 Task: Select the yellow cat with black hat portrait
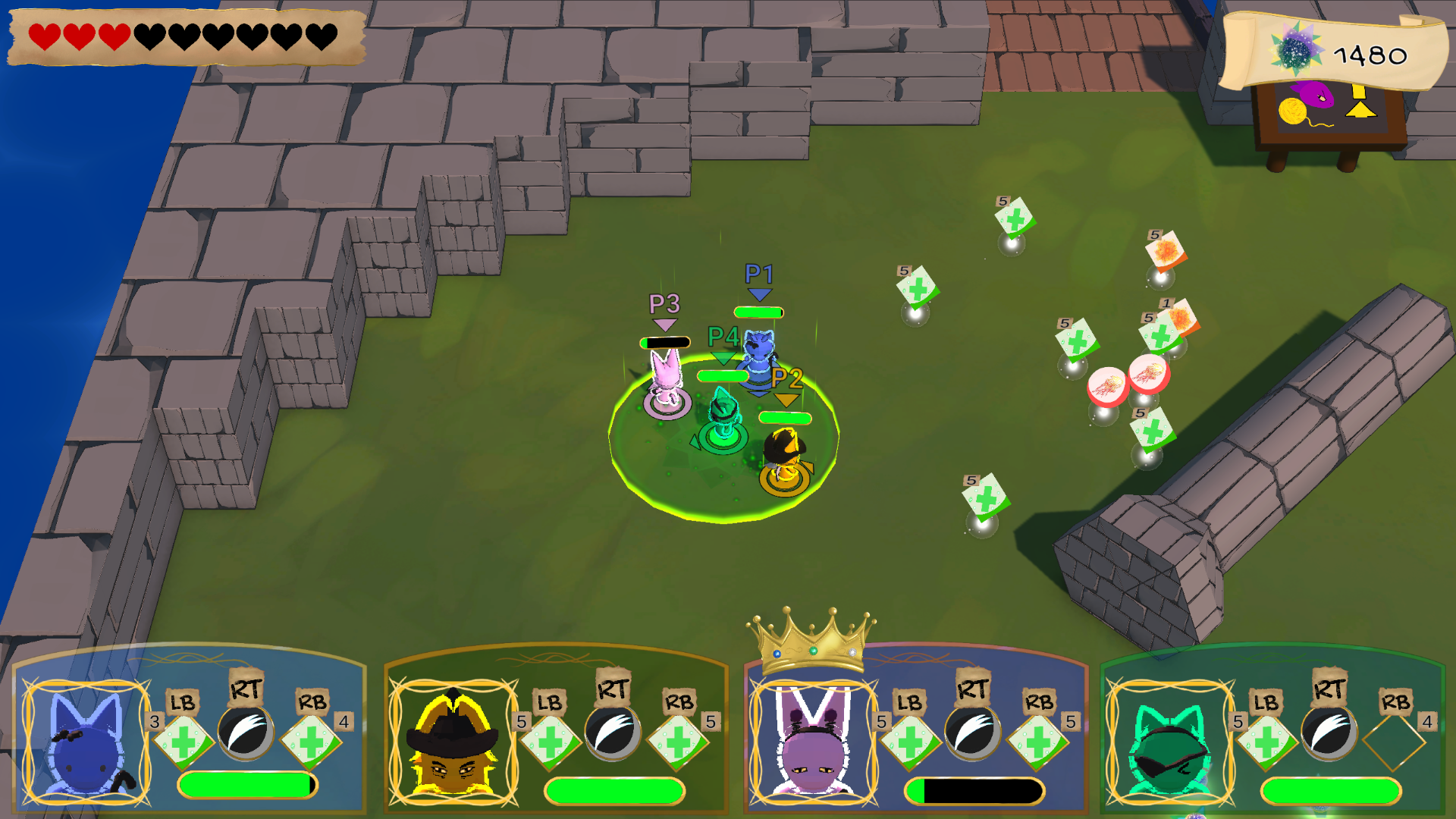pyautogui.click(x=453, y=743)
